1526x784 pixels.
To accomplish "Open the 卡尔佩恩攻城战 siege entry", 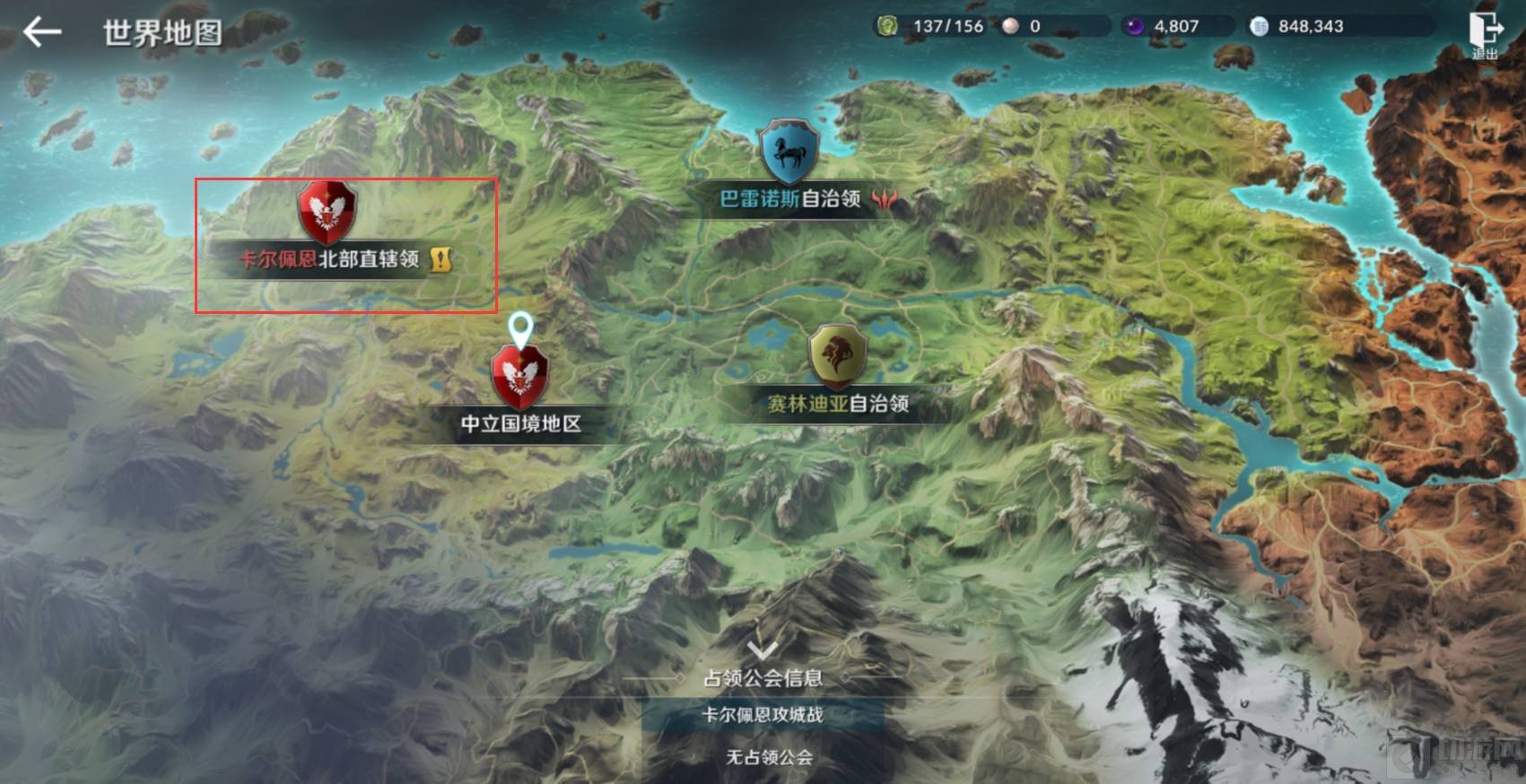I will click(x=763, y=715).
